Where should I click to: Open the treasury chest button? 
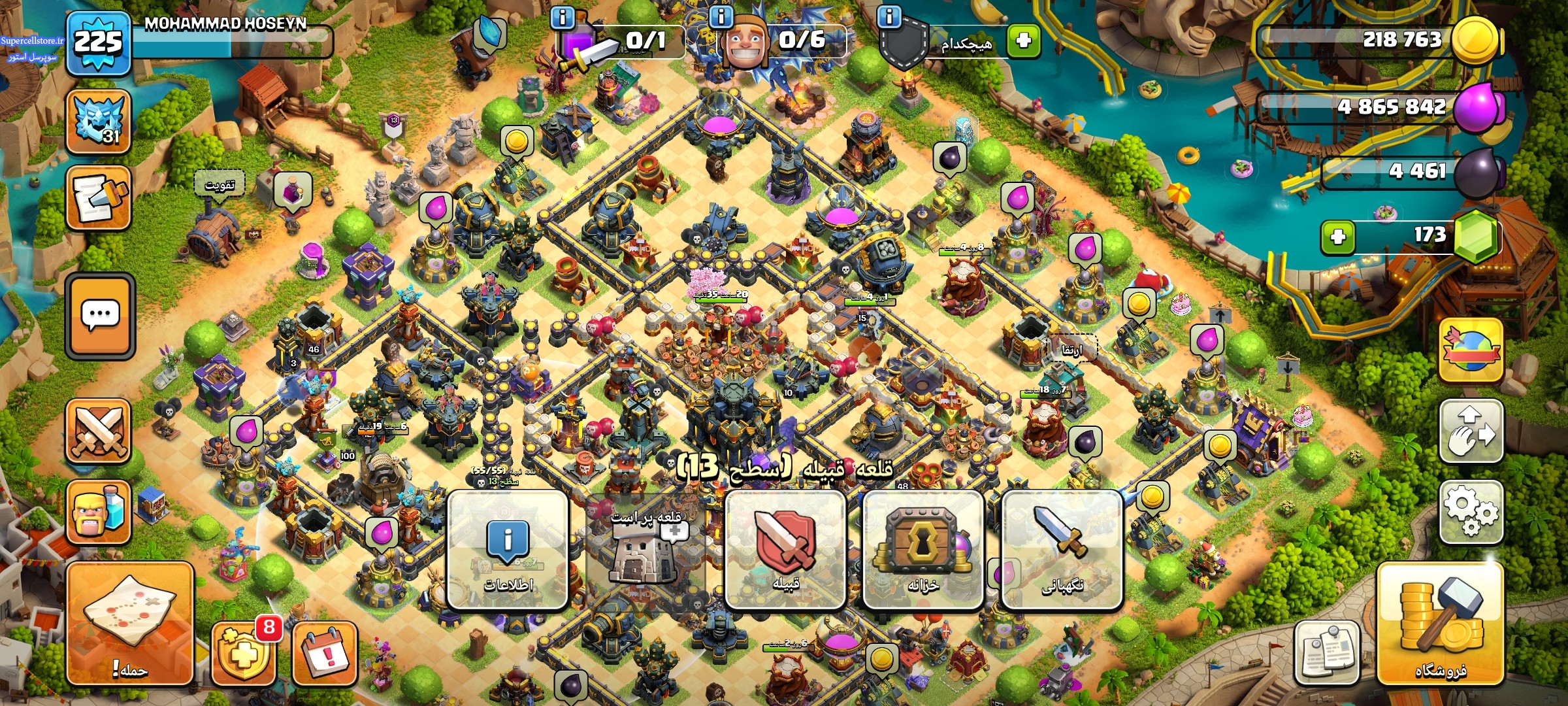coord(923,550)
